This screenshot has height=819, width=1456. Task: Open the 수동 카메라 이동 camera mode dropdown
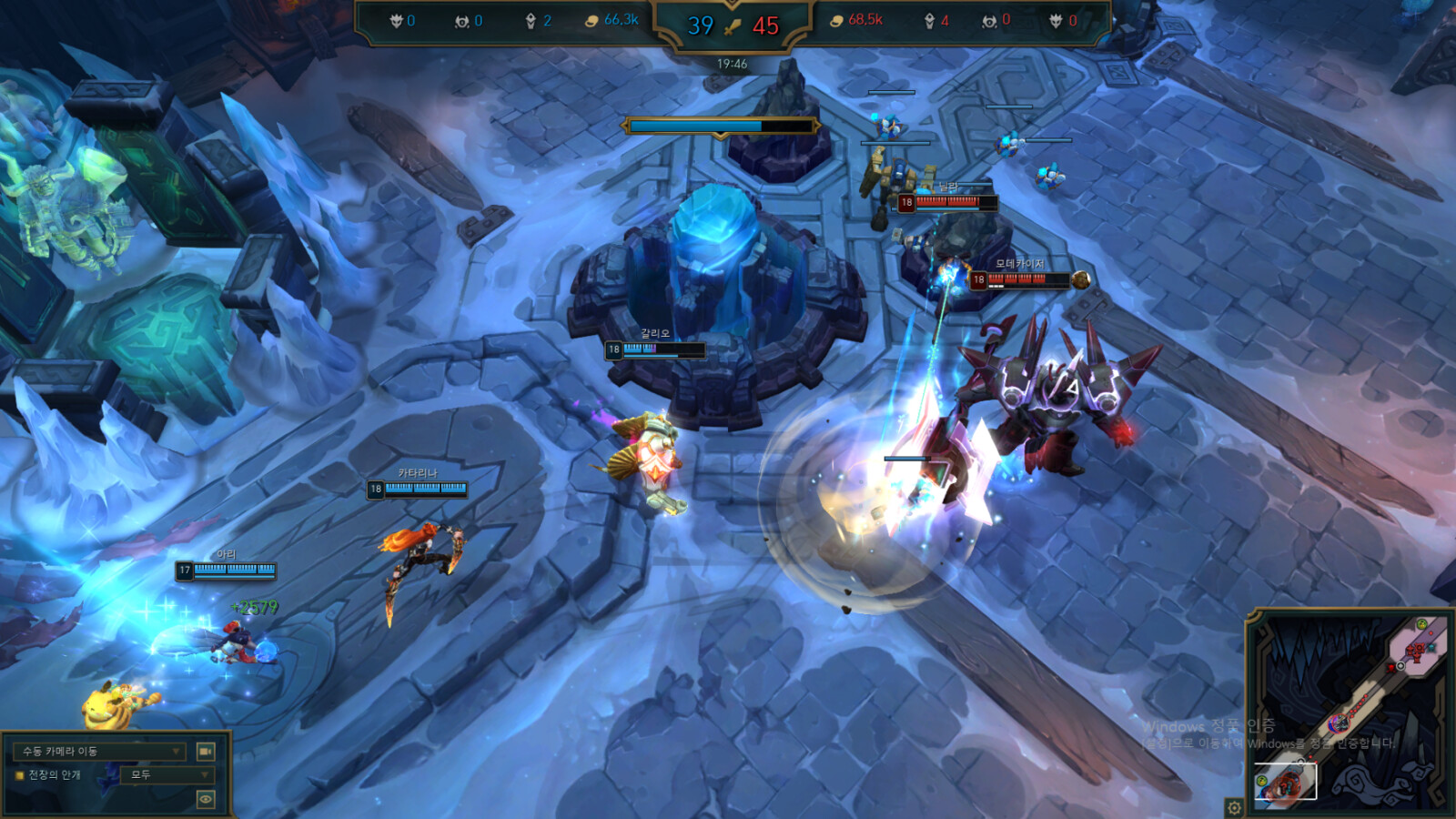[x=99, y=752]
